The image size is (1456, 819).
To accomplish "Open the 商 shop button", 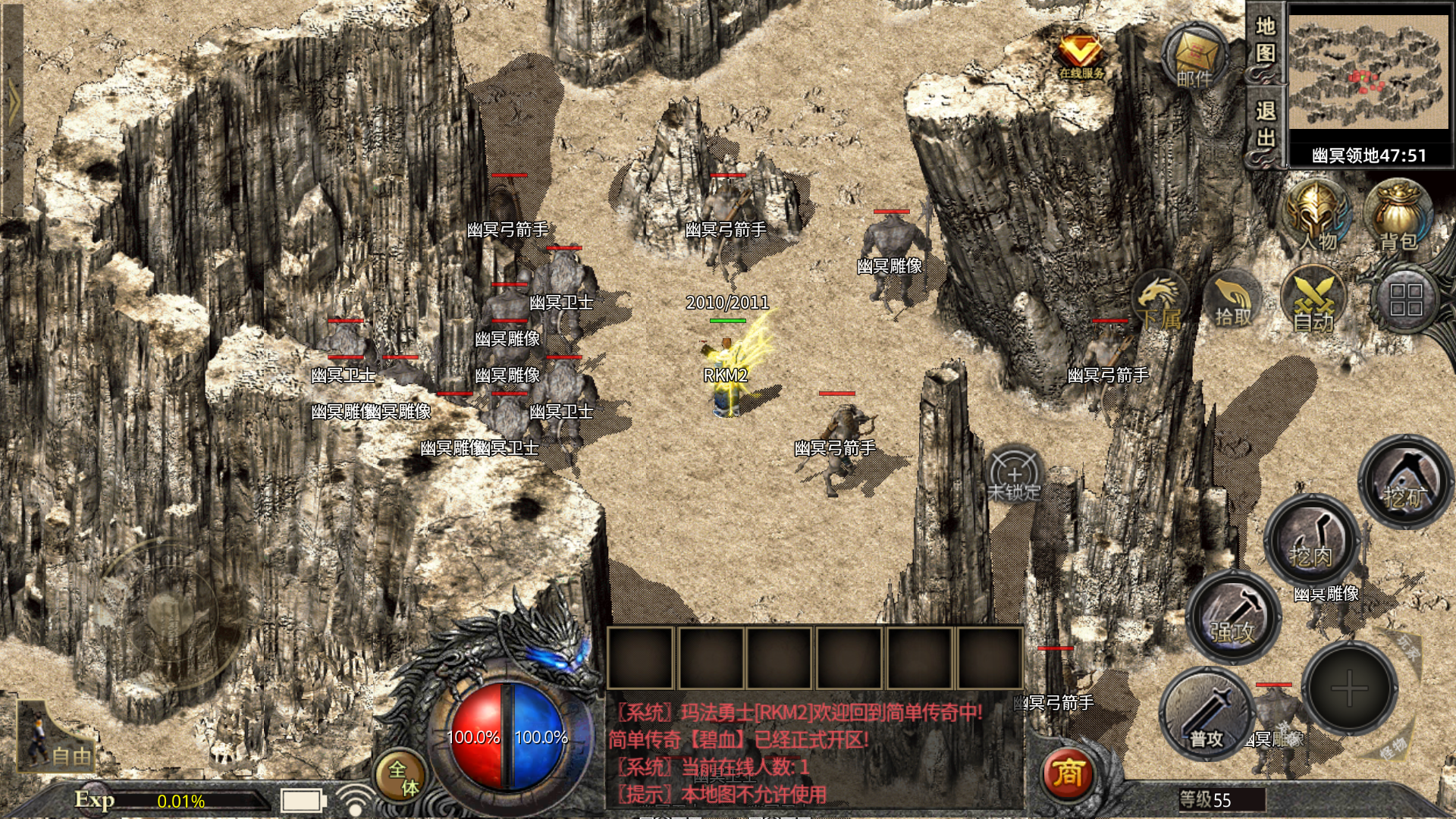I will (1068, 773).
